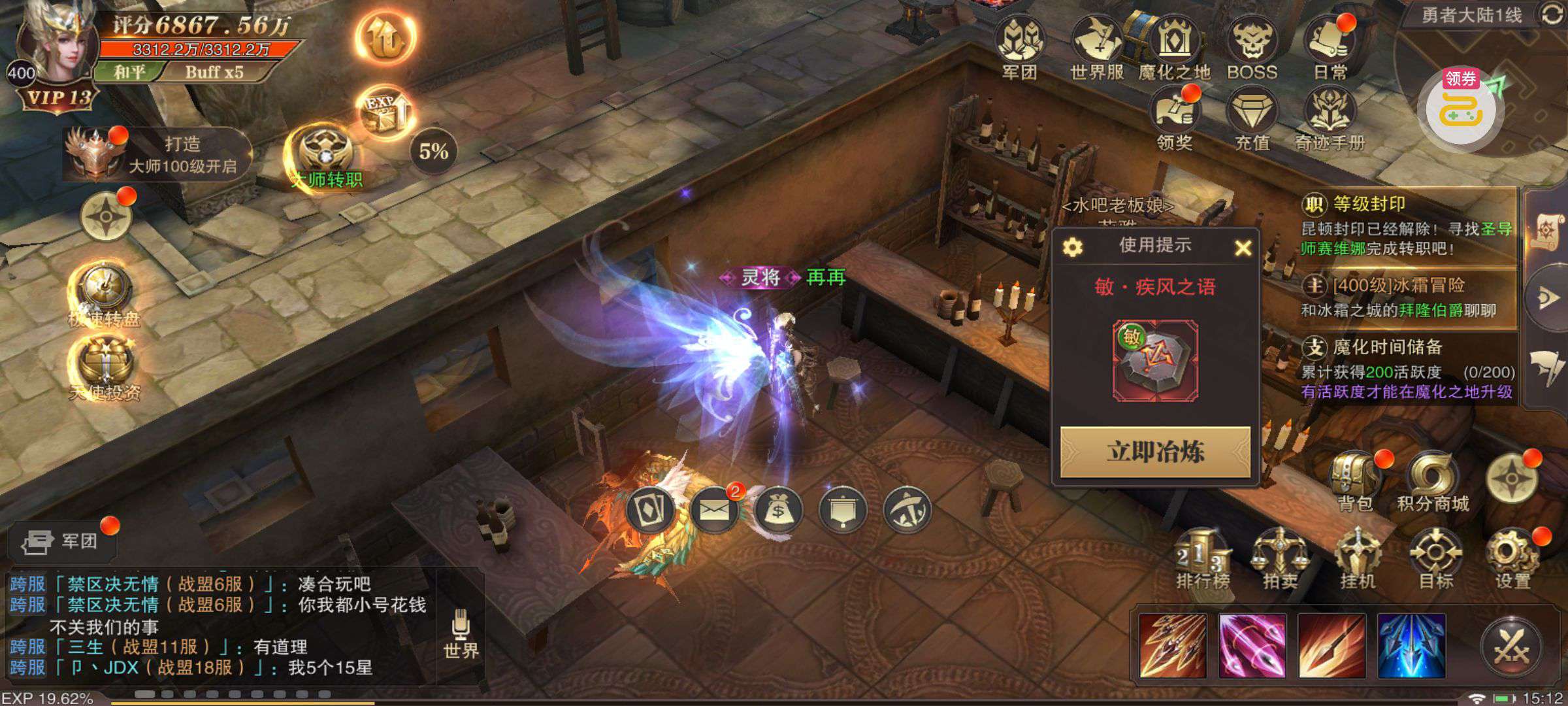Open the popup's gear settings

click(1073, 247)
